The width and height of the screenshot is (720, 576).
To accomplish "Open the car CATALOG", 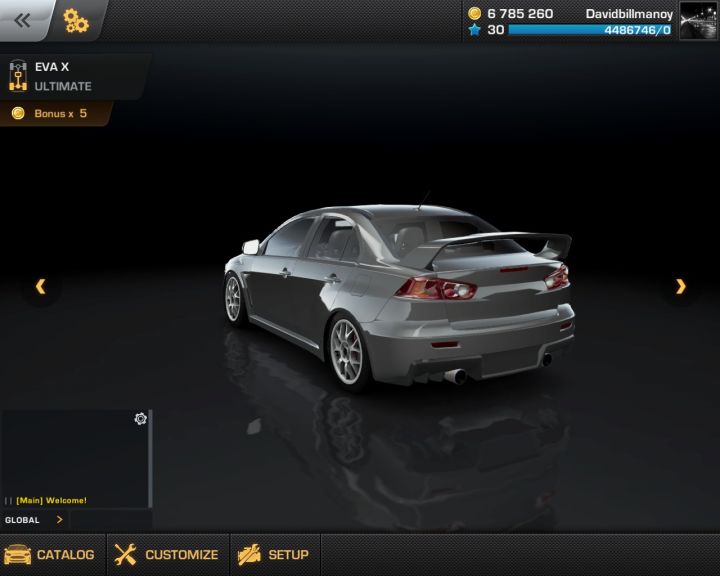I will pyautogui.click(x=51, y=555).
